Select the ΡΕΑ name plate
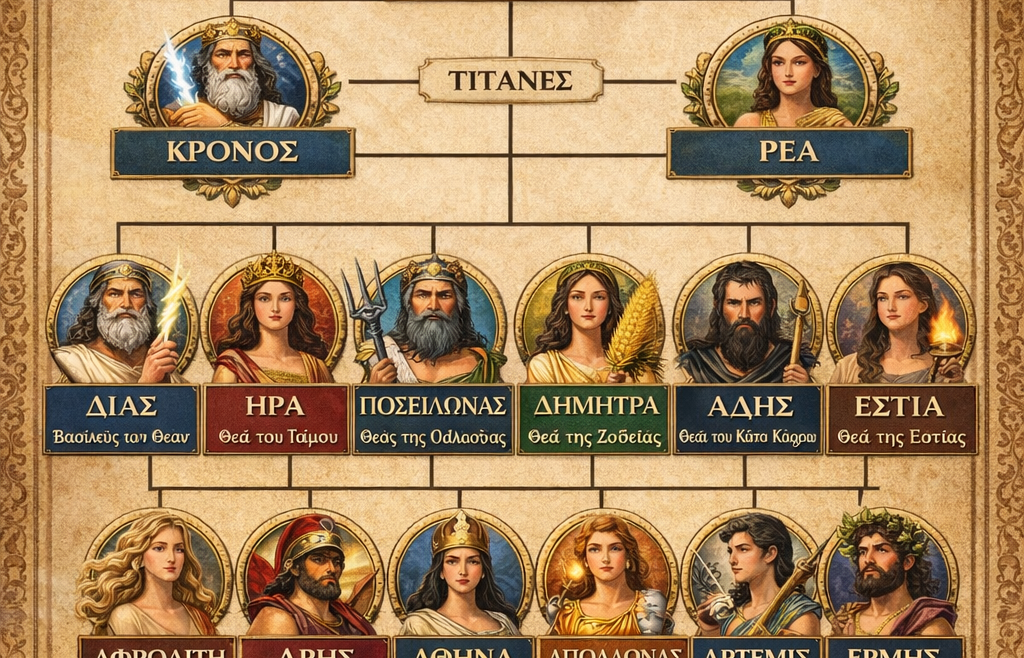1024x658 pixels. (789, 153)
